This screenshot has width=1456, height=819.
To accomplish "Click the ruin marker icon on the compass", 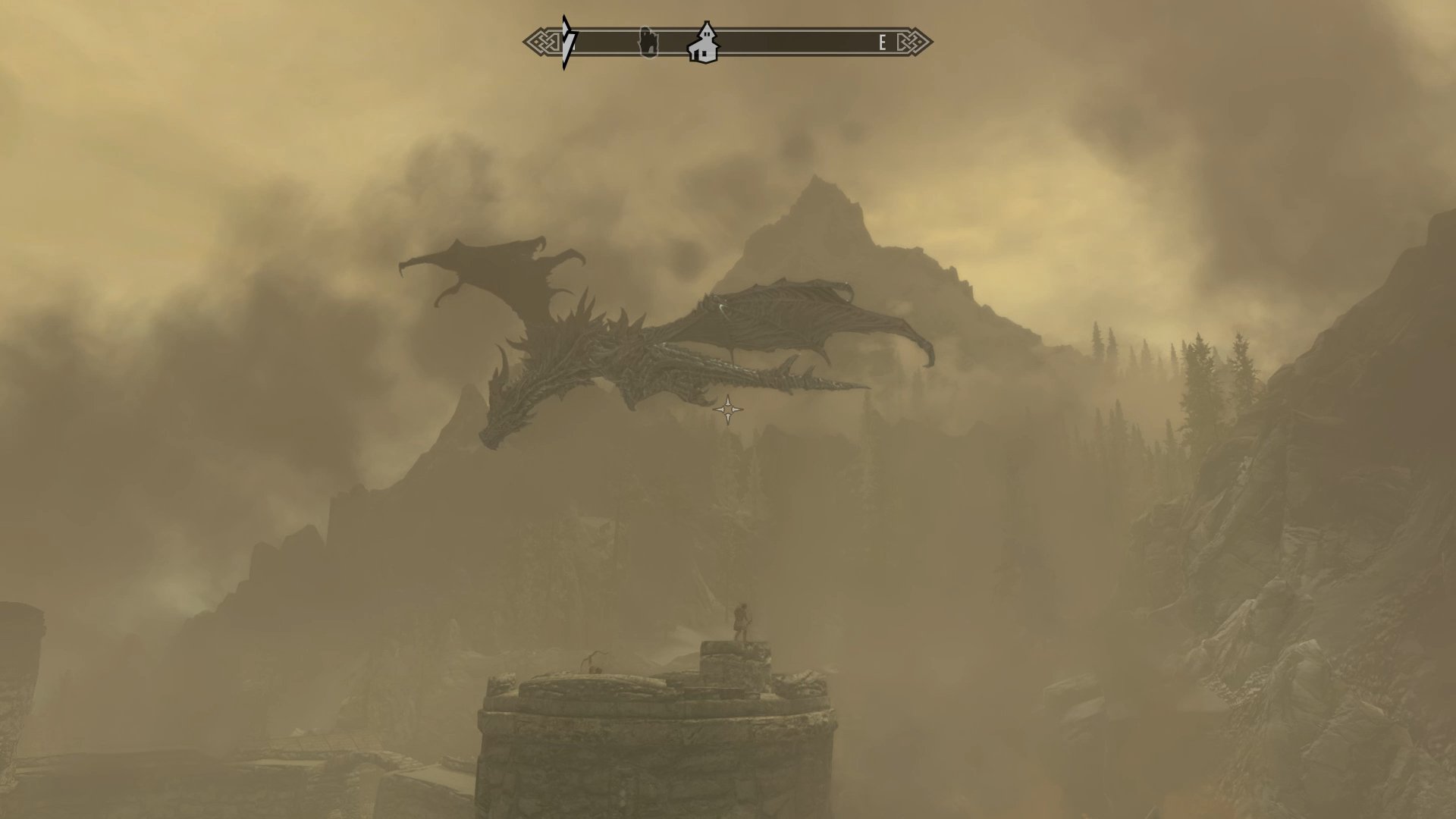I will (x=648, y=42).
